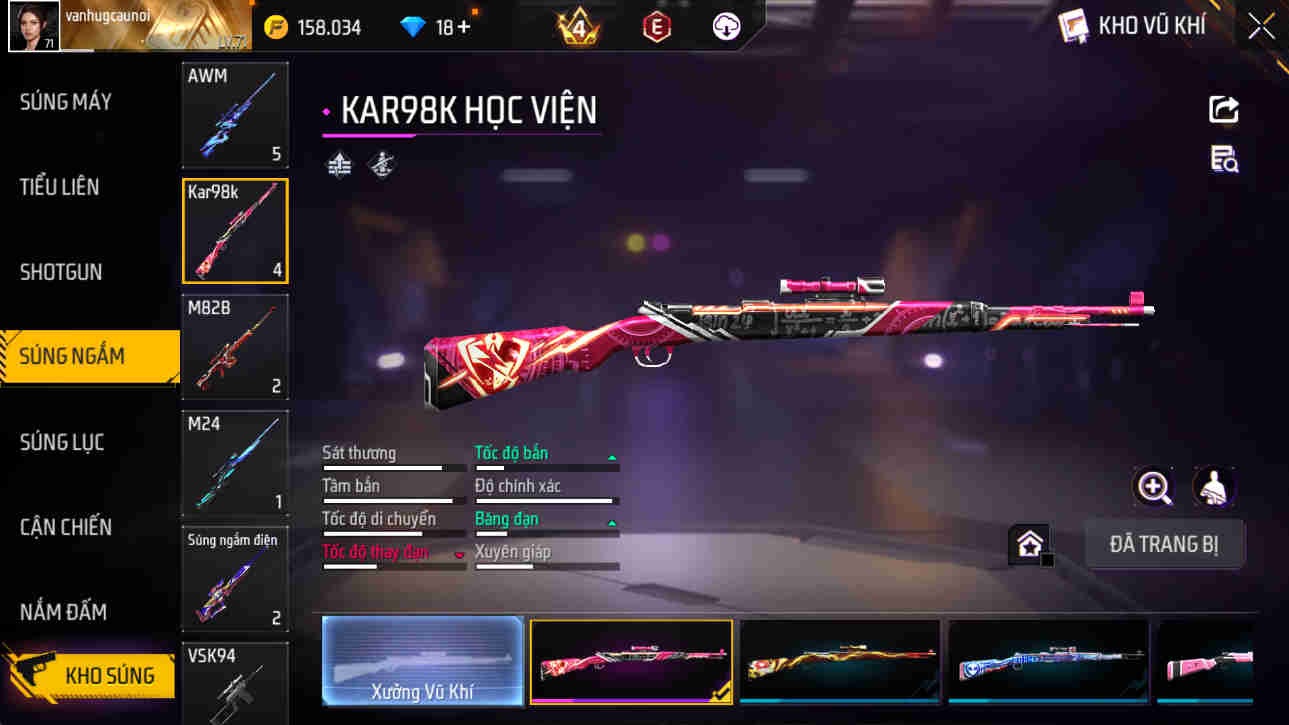
Task: Select the AWM thumbnail in the weapon list
Action: pos(234,114)
